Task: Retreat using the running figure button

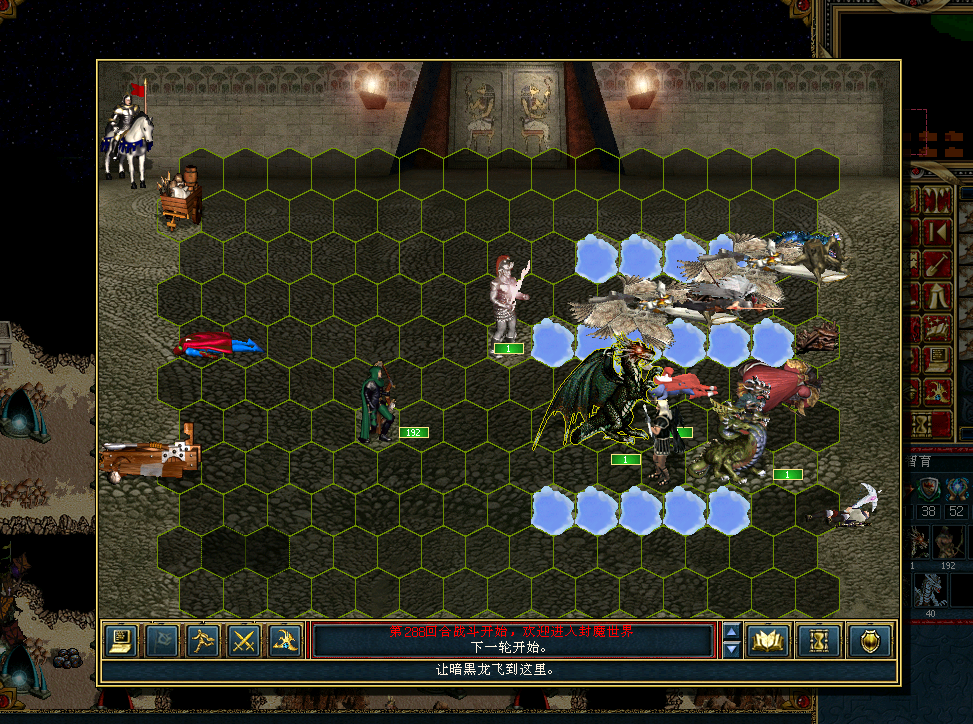Action: (202, 640)
